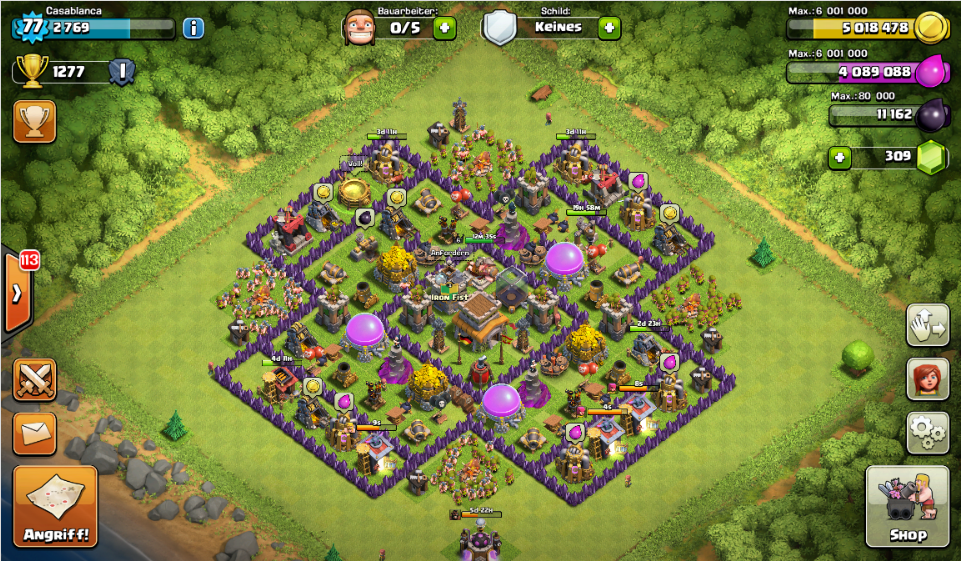Viewport: 961px width, 561px height.
Task: Open the settings gears button
Action: [x=927, y=432]
